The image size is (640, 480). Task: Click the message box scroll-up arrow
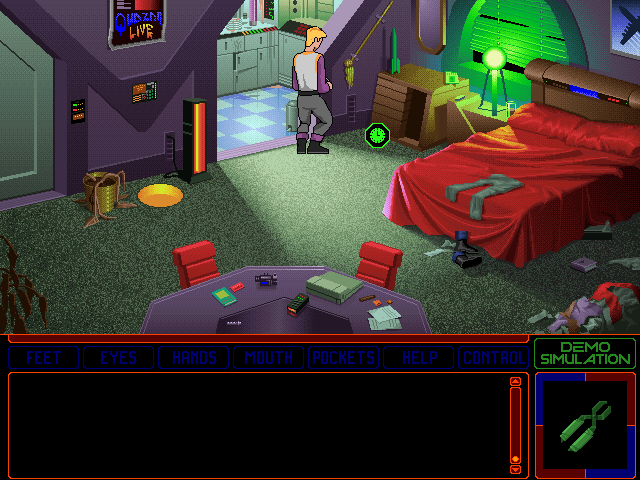[516, 382]
